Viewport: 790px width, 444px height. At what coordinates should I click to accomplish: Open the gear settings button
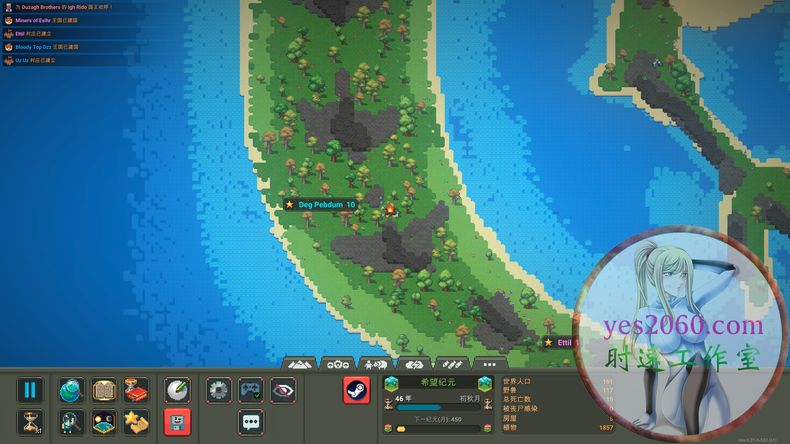(x=220, y=390)
